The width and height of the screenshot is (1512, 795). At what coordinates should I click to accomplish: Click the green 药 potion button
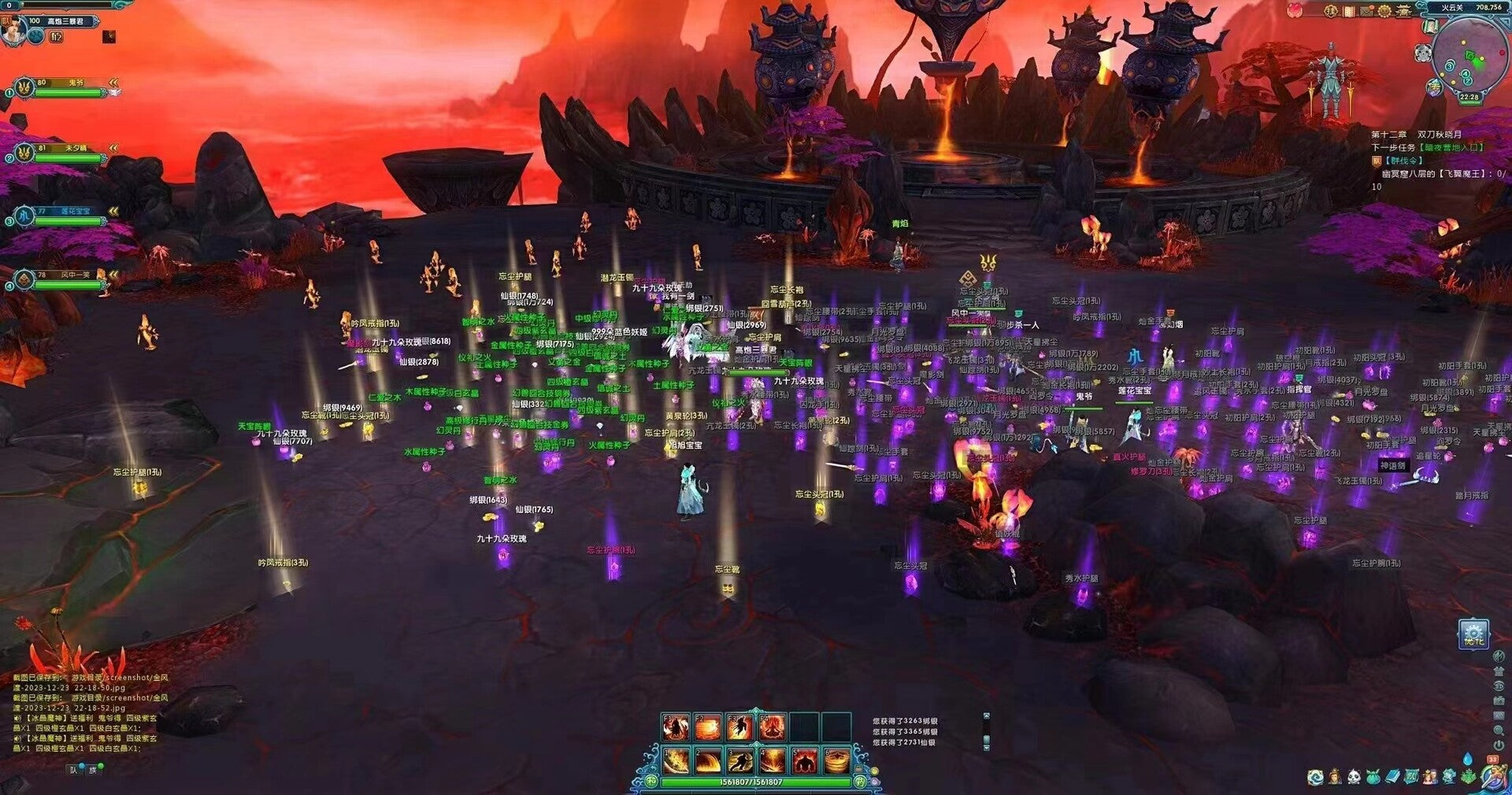[860, 782]
